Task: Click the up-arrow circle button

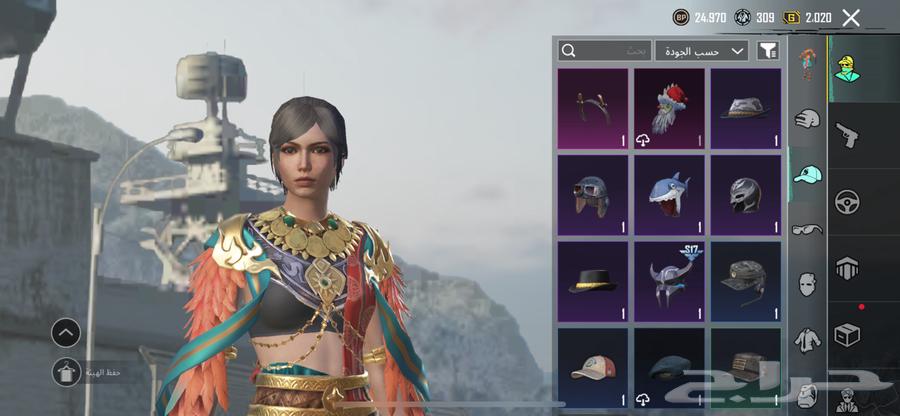Action: pos(66,333)
